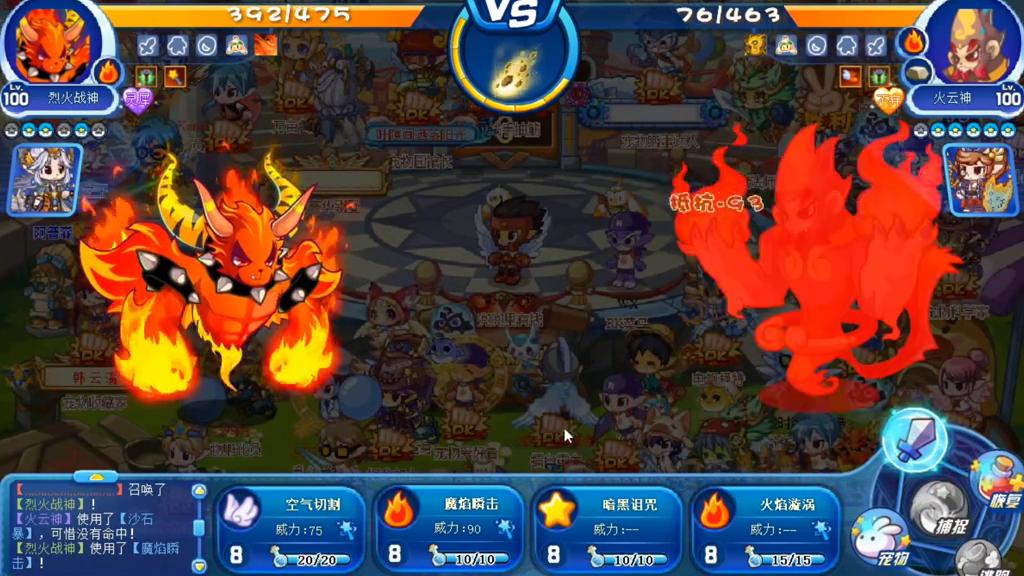Click the purple heart personality badge
This screenshot has height=576, width=1024.
137,100
